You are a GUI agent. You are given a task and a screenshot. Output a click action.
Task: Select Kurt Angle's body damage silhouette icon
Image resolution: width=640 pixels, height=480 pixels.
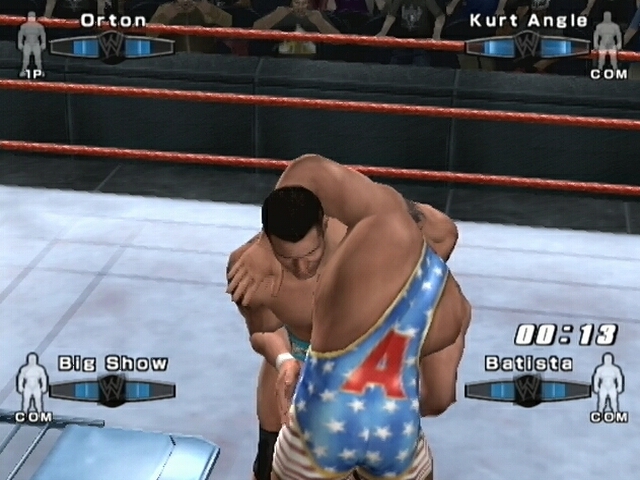click(607, 40)
